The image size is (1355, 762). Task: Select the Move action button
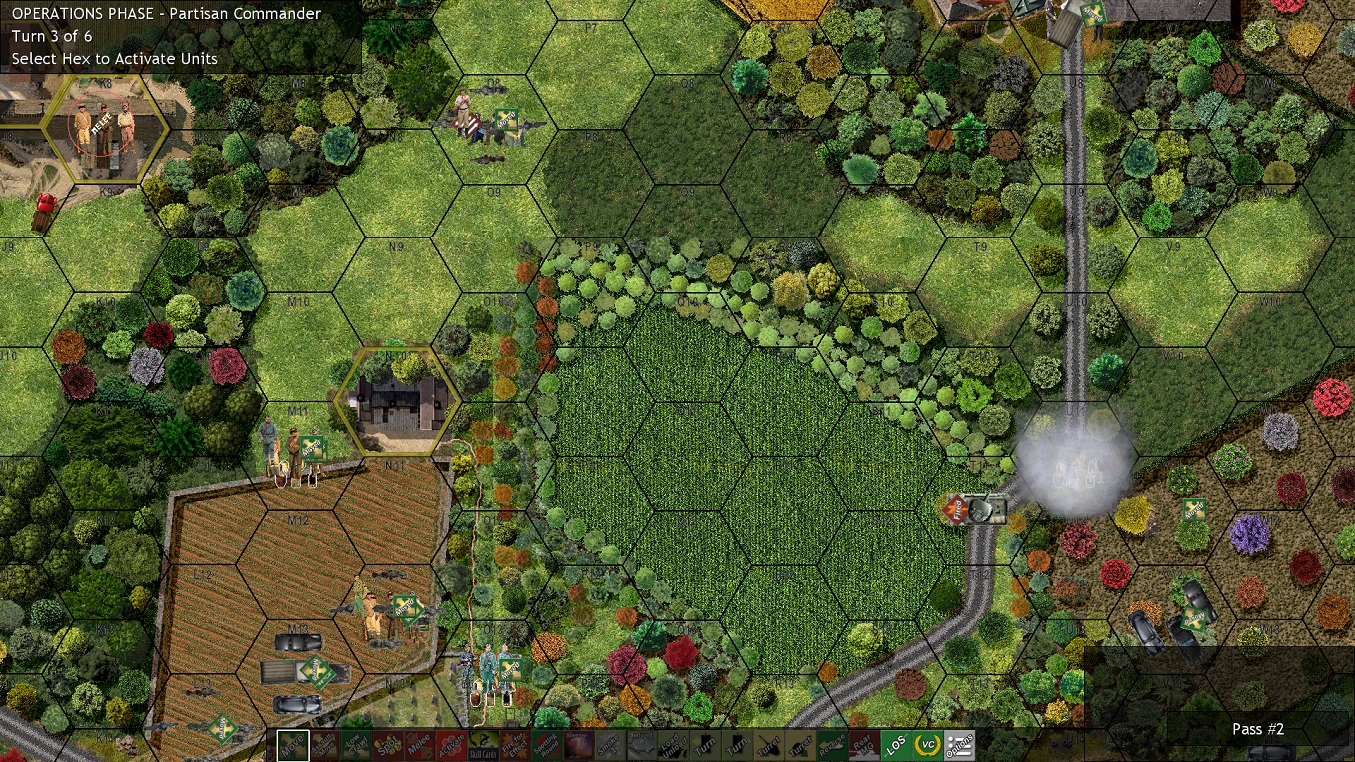pyautogui.click(x=293, y=746)
